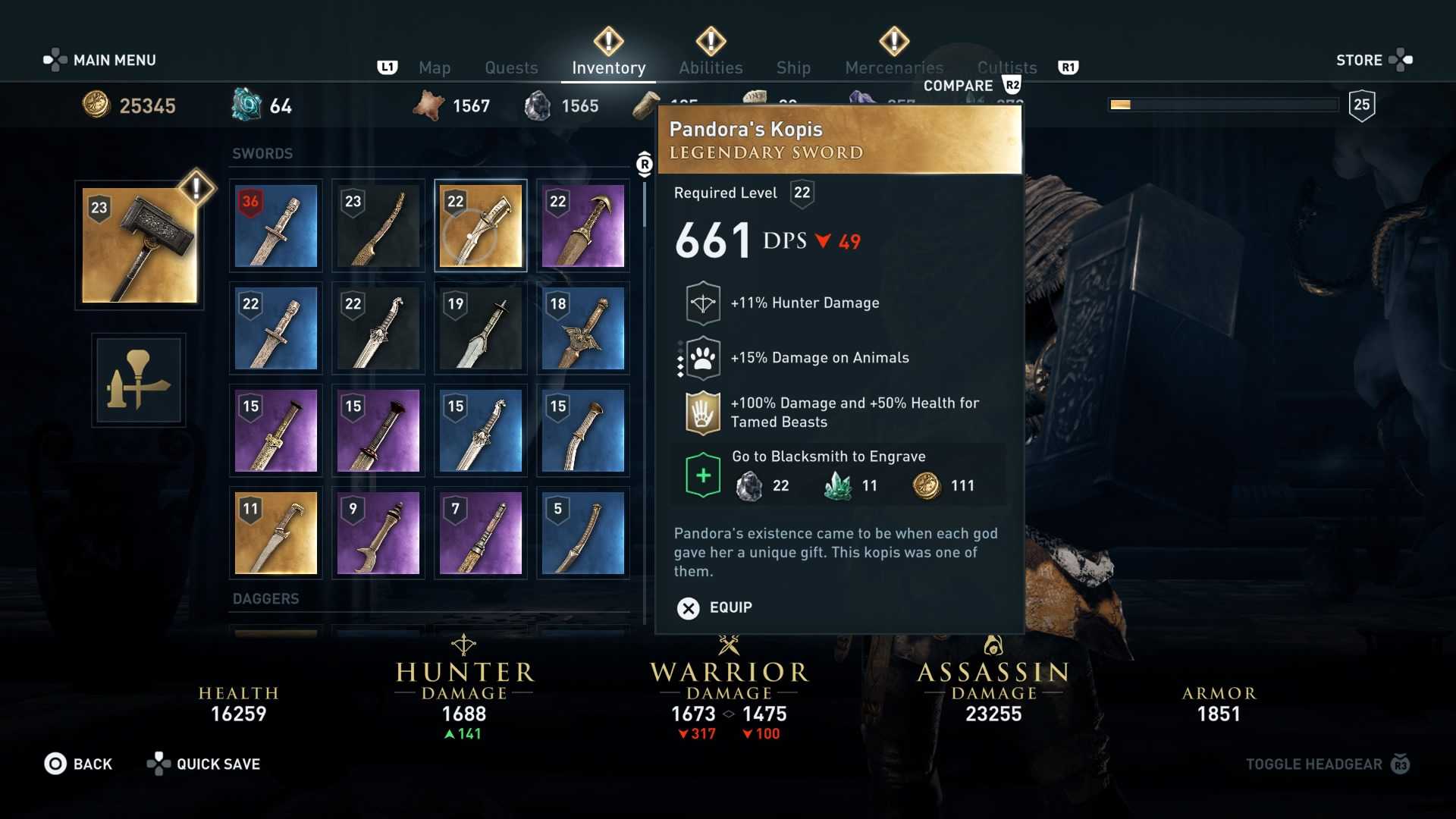Image resolution: width=1456 pixels, height=819 pixels.
Task: Select the level 9 purple sword
Action: point(378,533)
